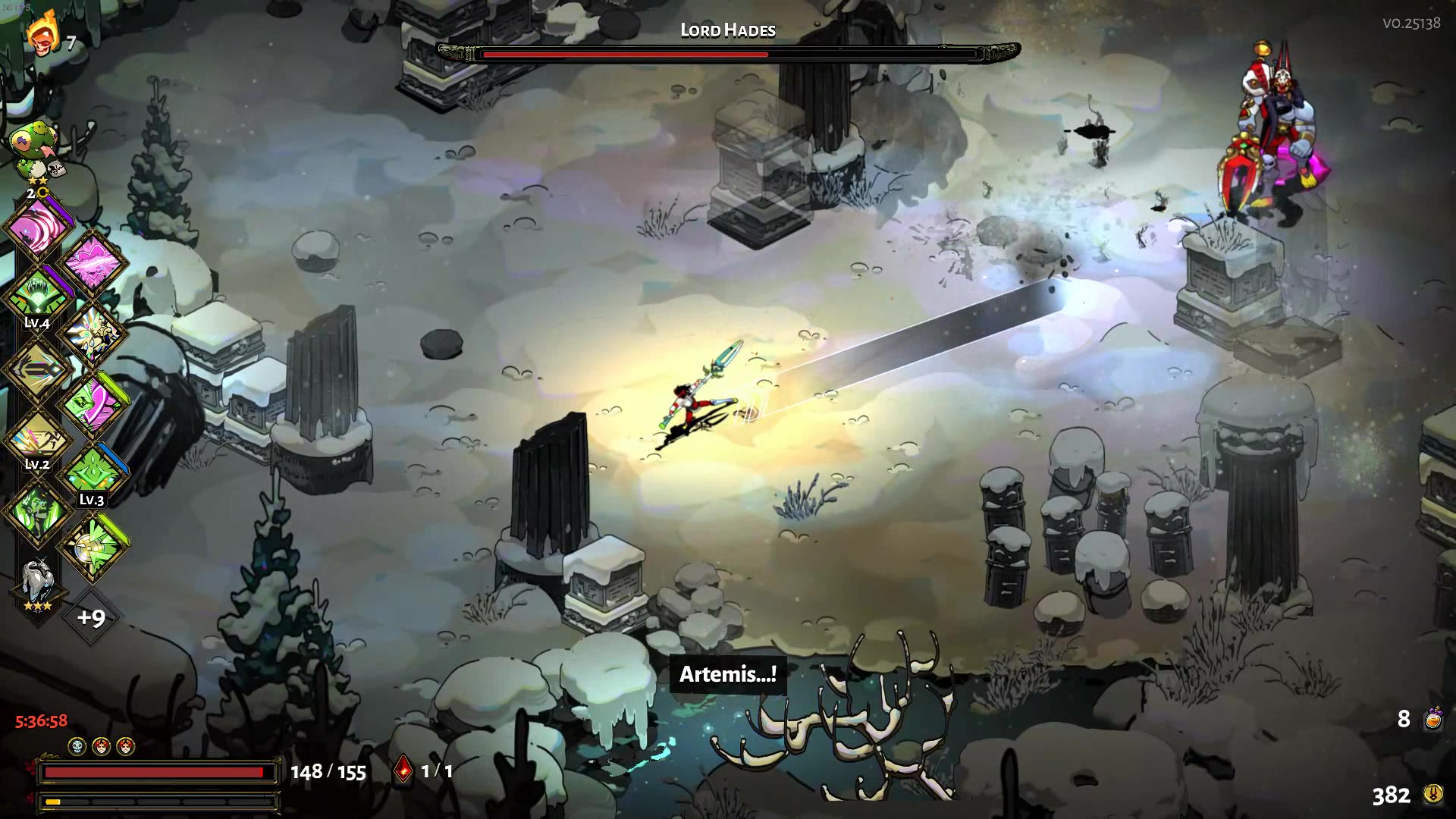The width and height of the screenshot is (1456, 819).
Task: Select the golden arrow boon icon
Action: point(38,369)
